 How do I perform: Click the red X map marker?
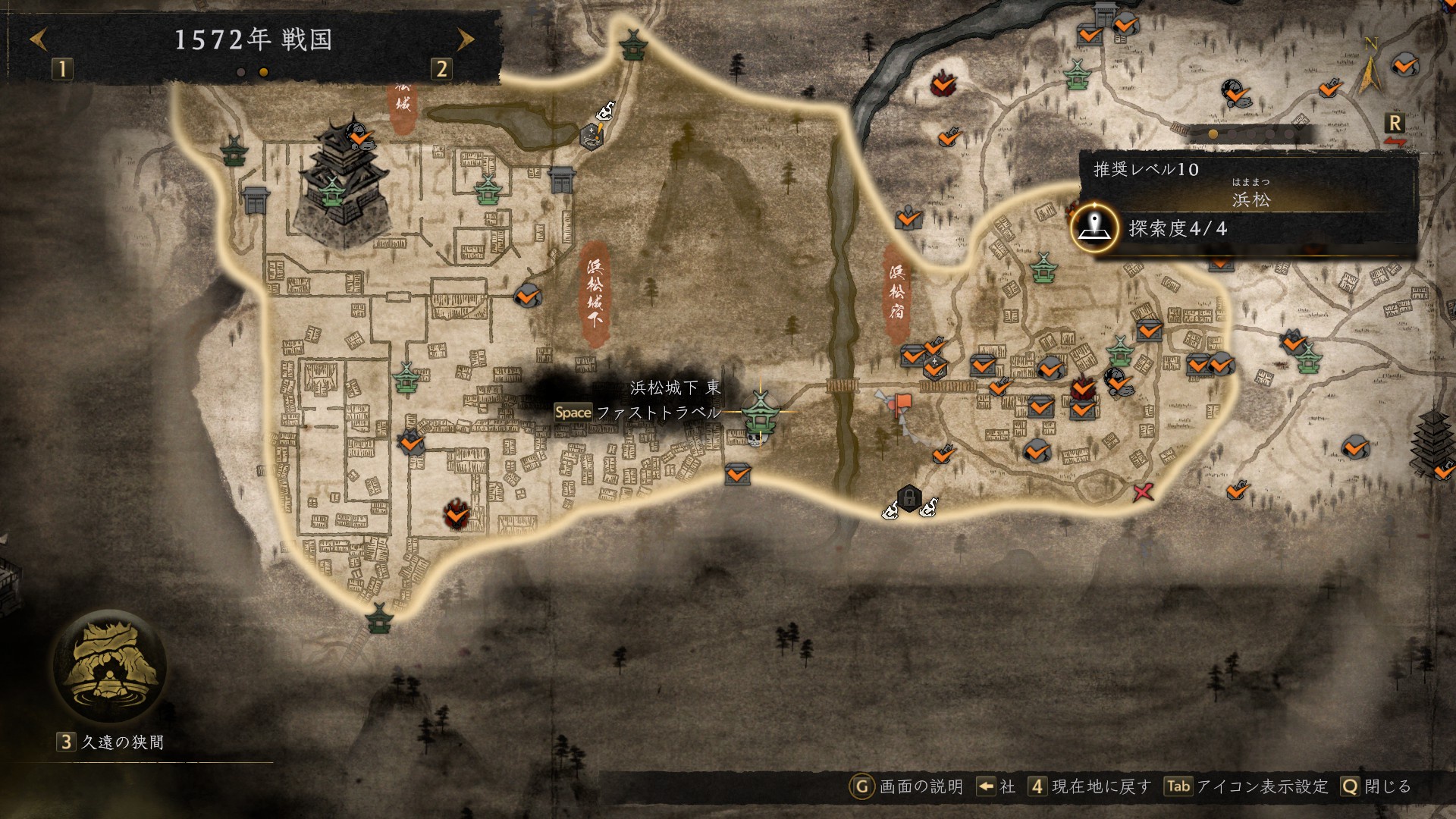tap(1143, 492)
